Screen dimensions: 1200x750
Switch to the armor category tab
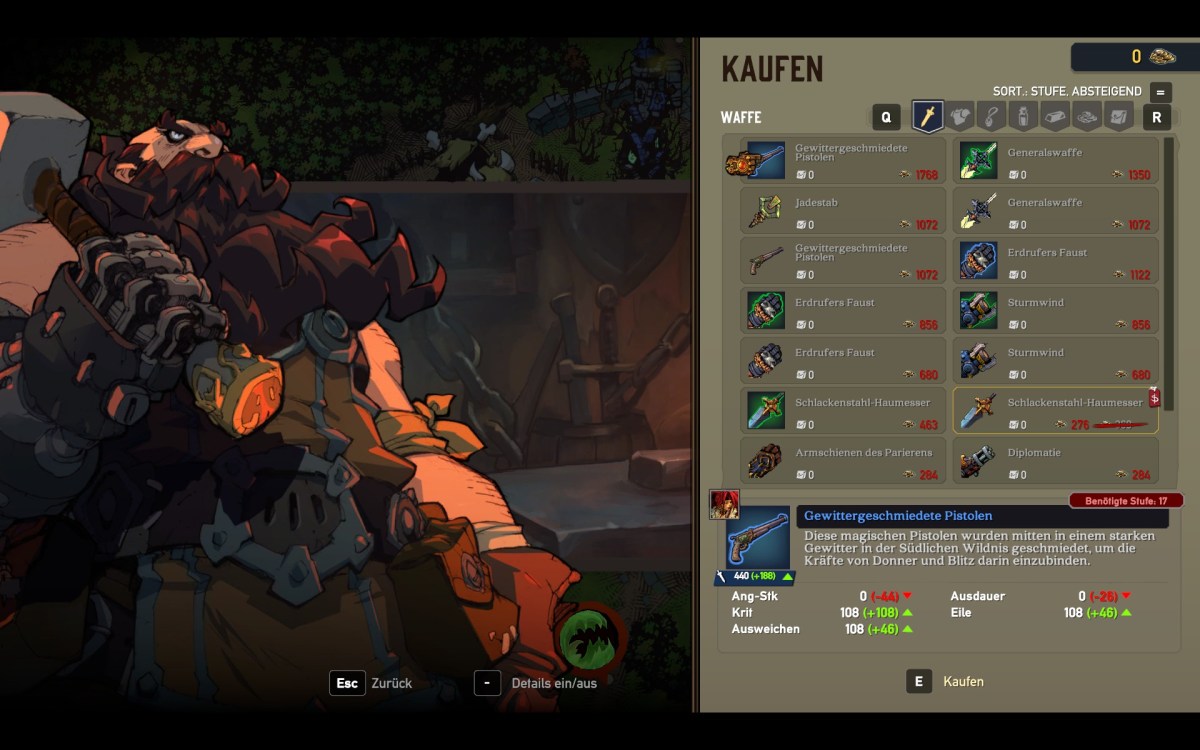tap(959, 117)
